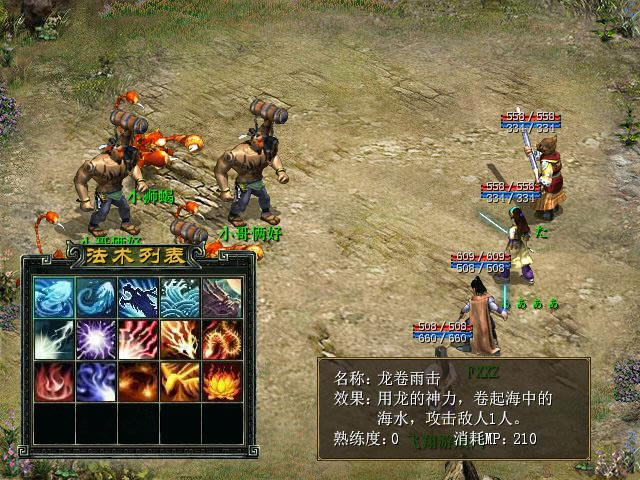Select the rolling sea waves spell
The height and width of the screenshot is (480, 640).
179,297
